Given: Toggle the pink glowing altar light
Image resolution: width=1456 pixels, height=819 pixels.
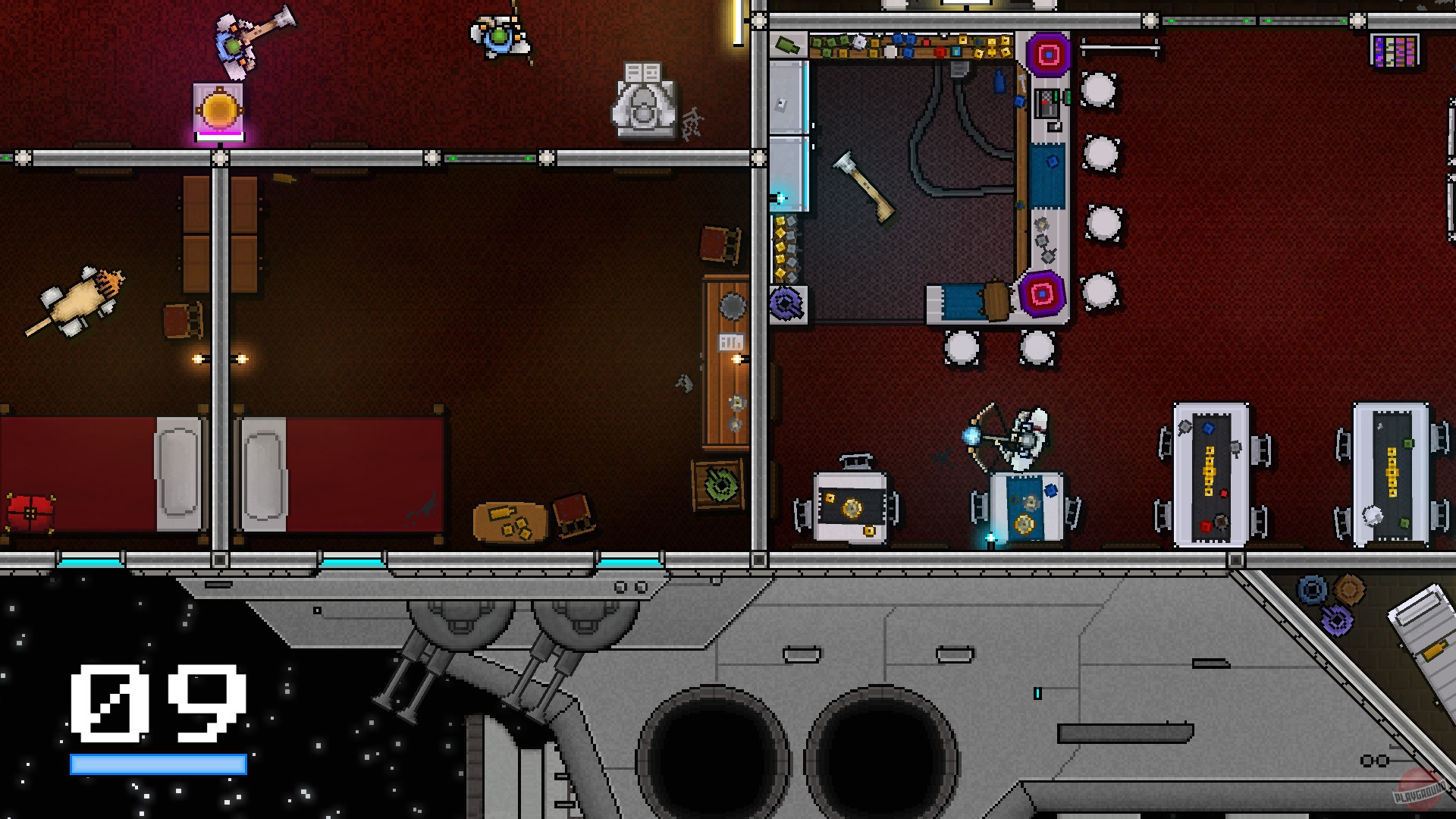Looking at the screenshot, I should click(220, 135).
